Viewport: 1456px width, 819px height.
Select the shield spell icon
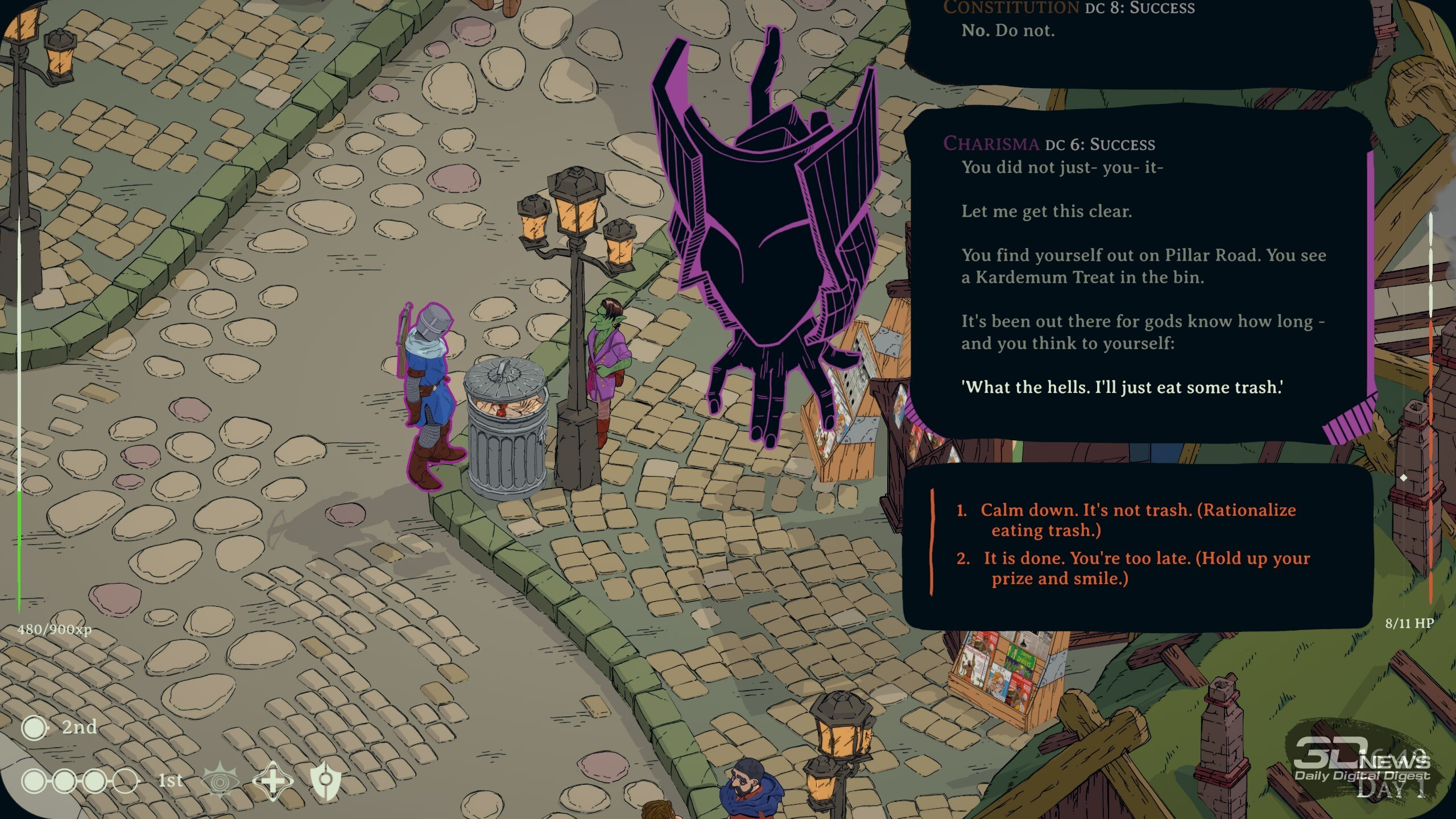coord(326,780)
